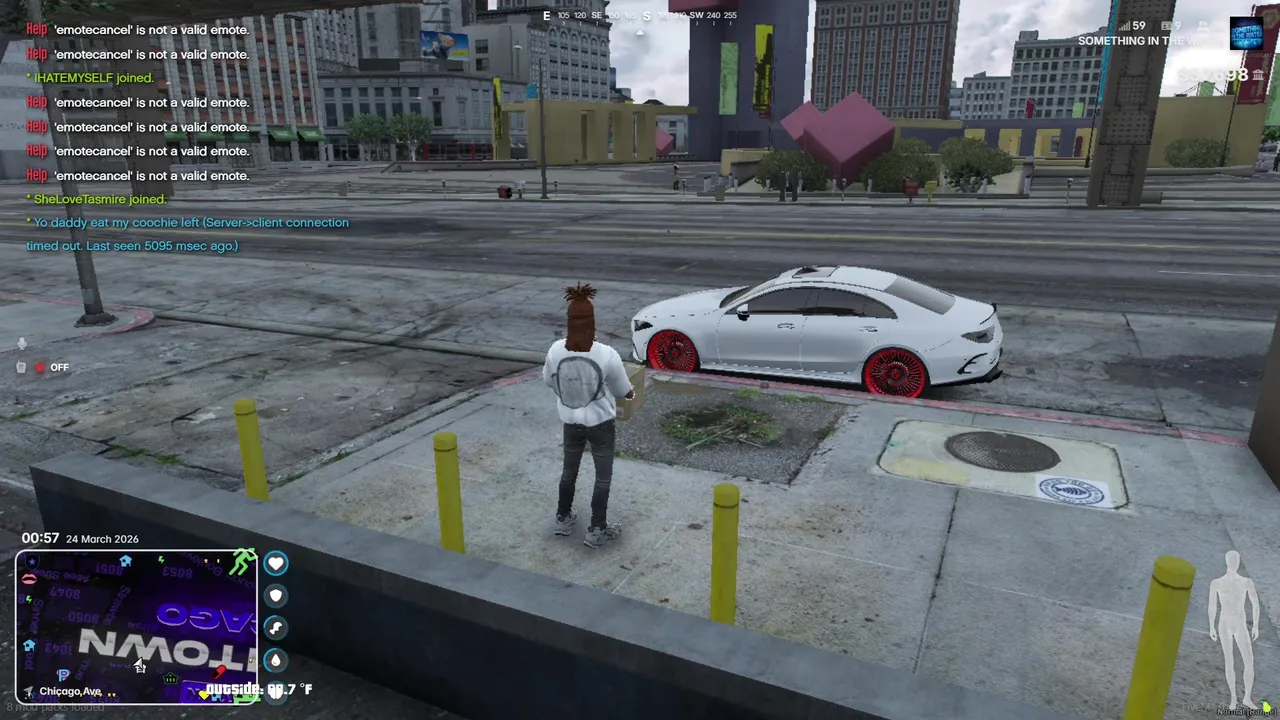
Task: Click the microphone voice icon
Action: point(22,344)
